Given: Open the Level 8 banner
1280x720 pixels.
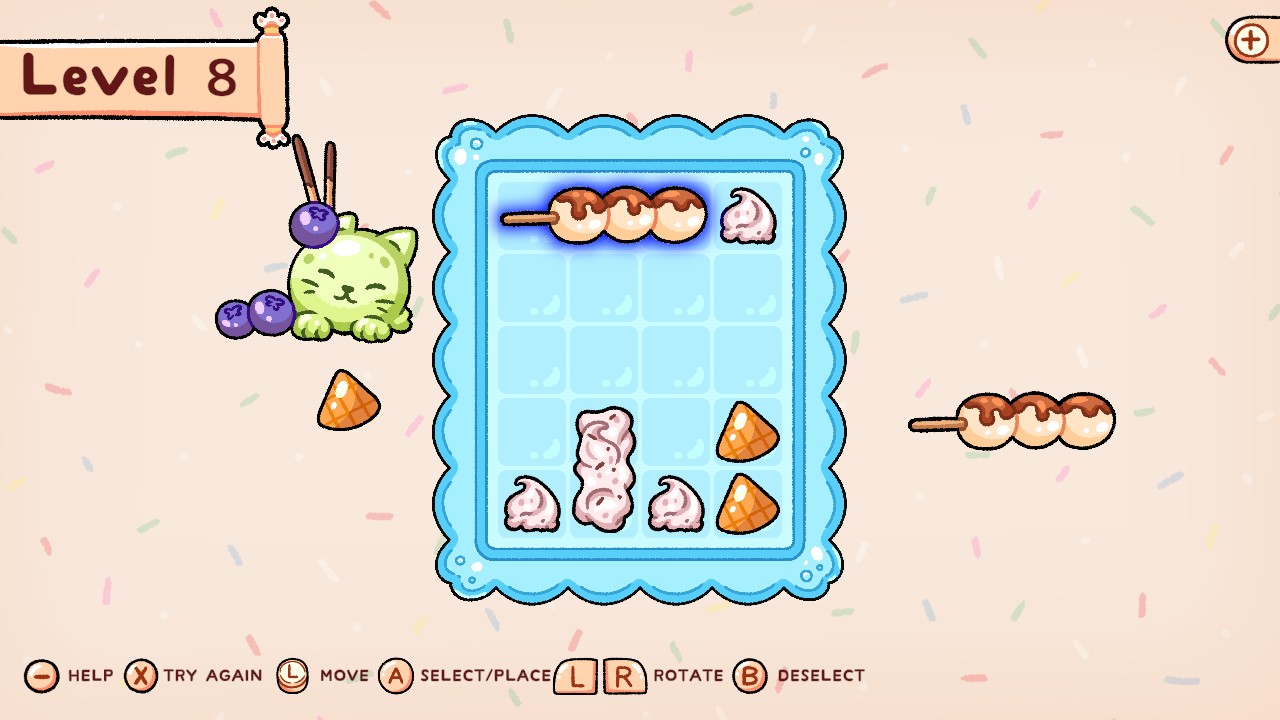Looking at the screenshot, I should (x=130, y=75).
